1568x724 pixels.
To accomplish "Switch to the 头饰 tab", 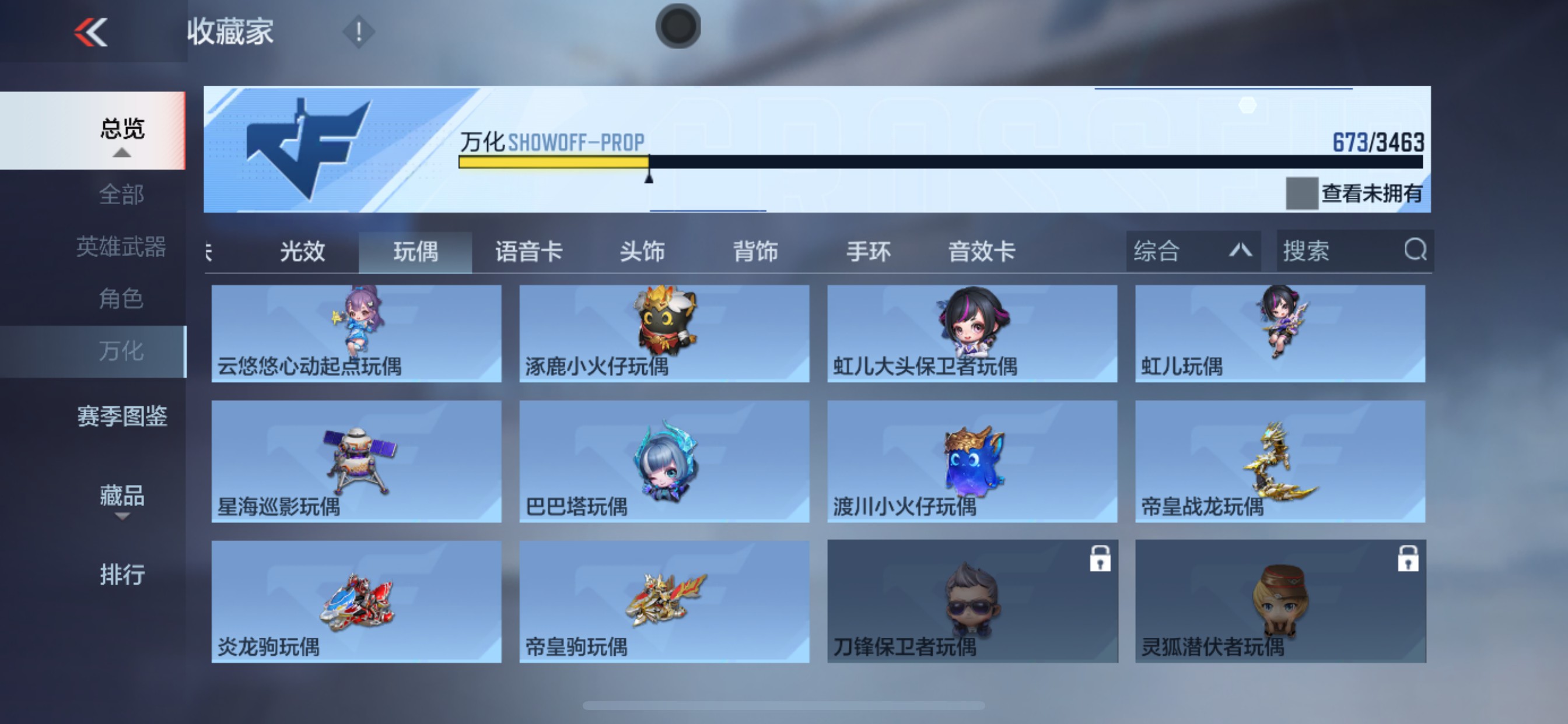I will [x=642, y=250].
